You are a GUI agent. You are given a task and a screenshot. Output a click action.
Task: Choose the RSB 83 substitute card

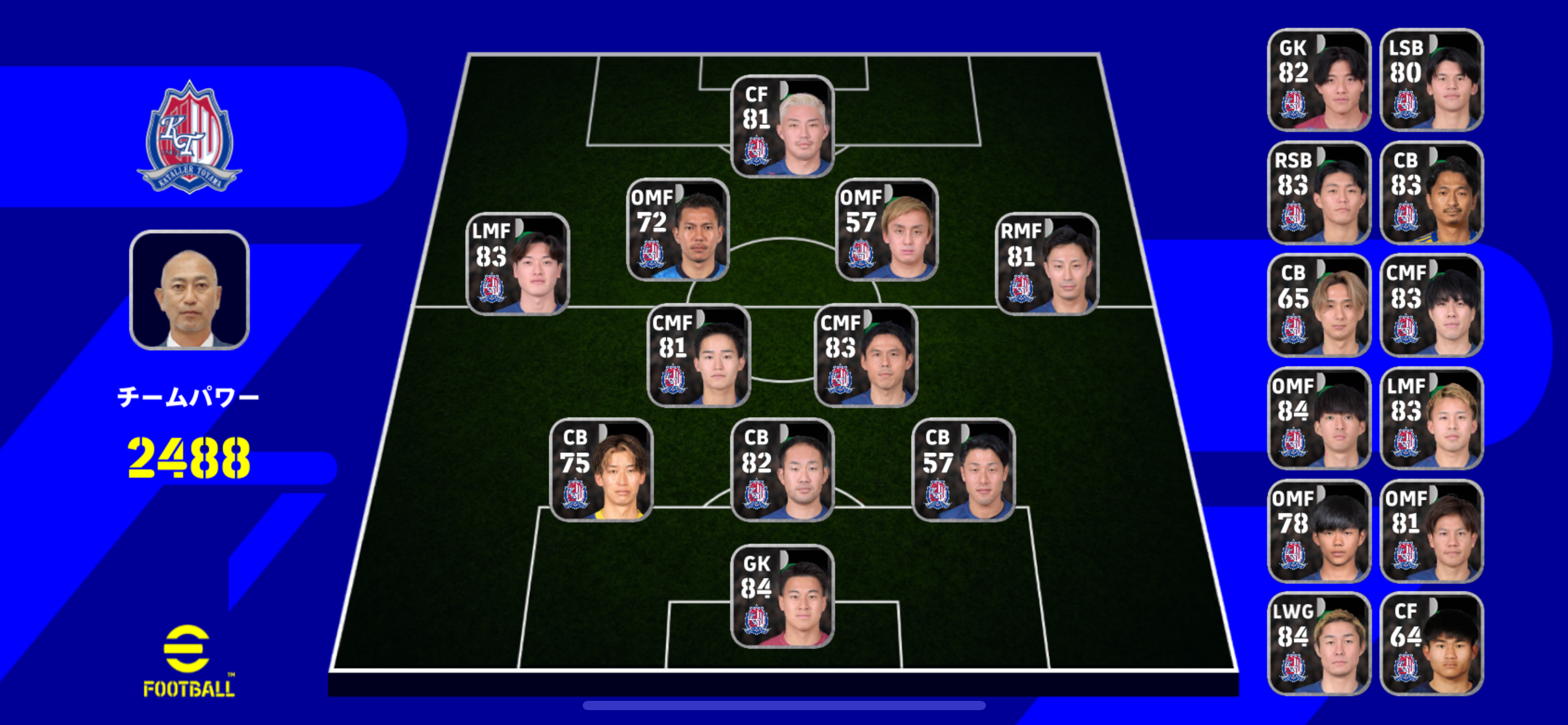[x=1319, y=193]
